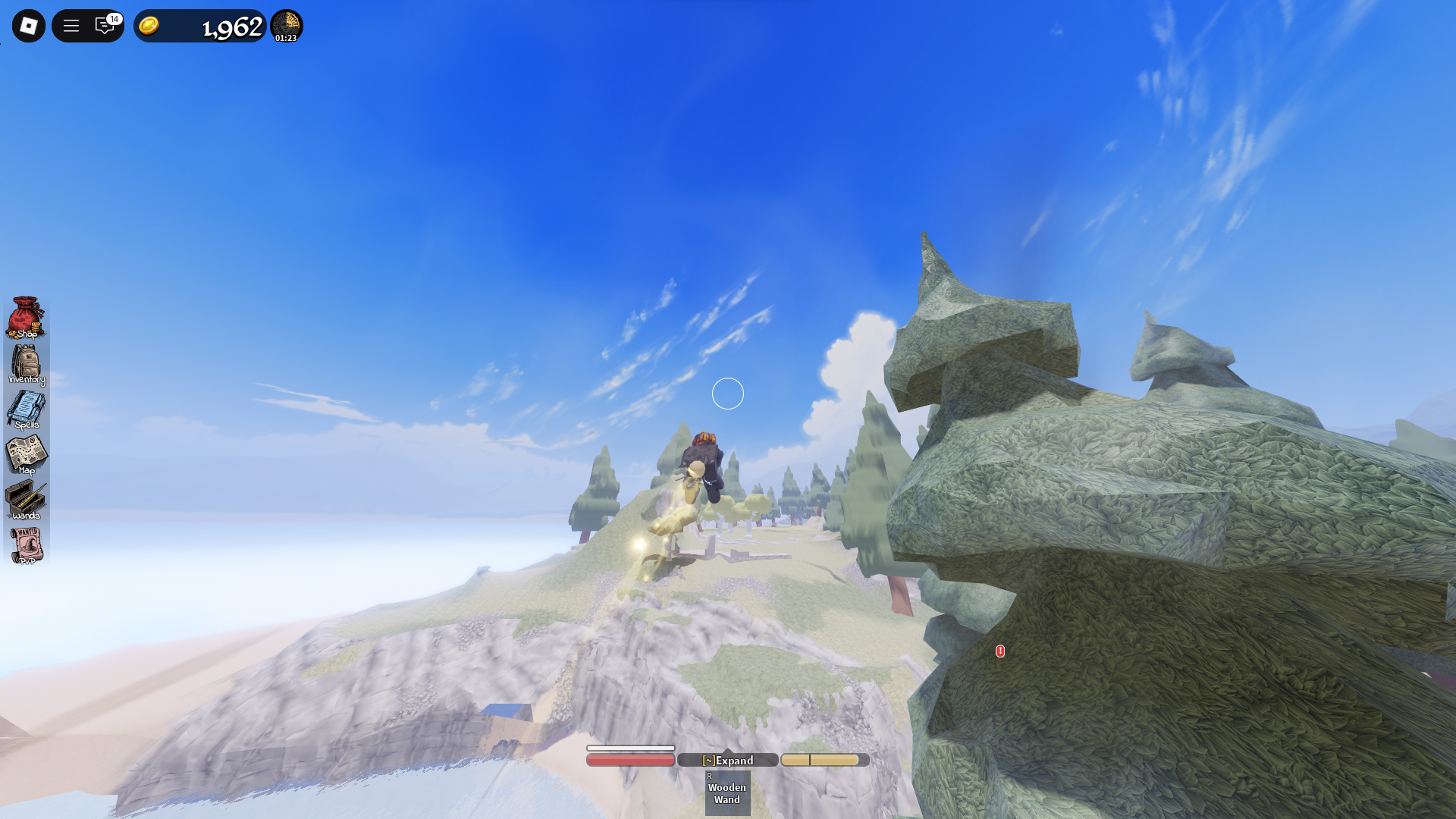This screenshot has width=1456, height=819.
Task: Toggle the Roblox menu button
Action: [x=27, y=25]
